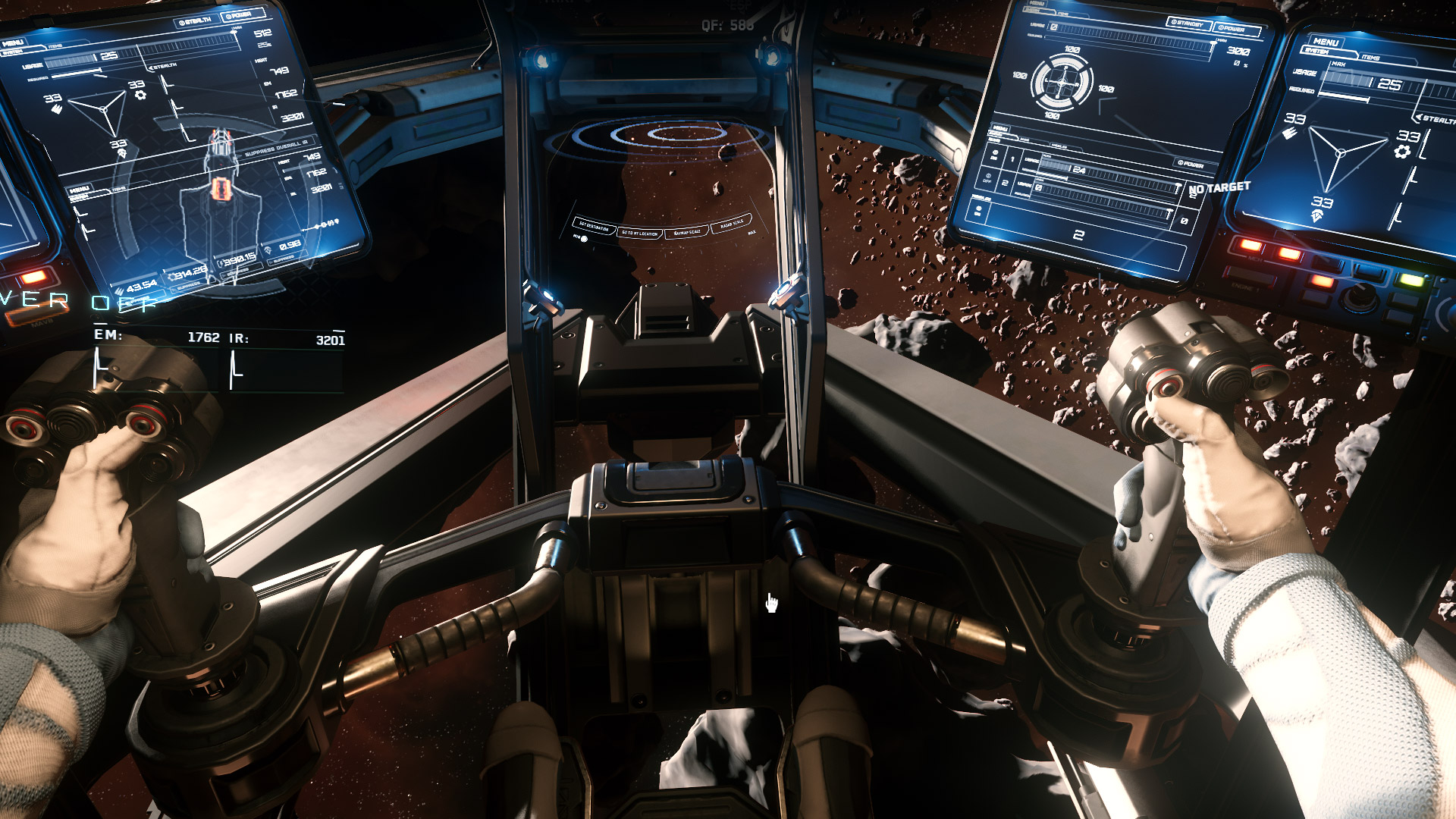The height and width of the screenshot is (819, 1456).
Task: Select Go To My Location
Action: pyautogui.click(x=640, y=233)
